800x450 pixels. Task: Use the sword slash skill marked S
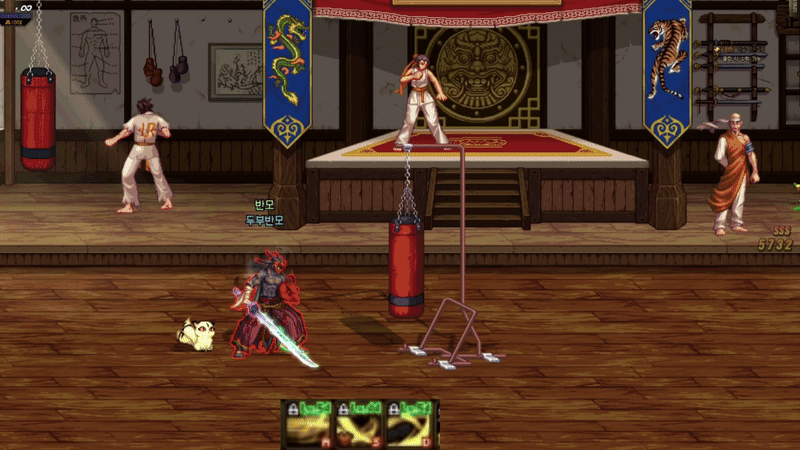click(360, 428)
